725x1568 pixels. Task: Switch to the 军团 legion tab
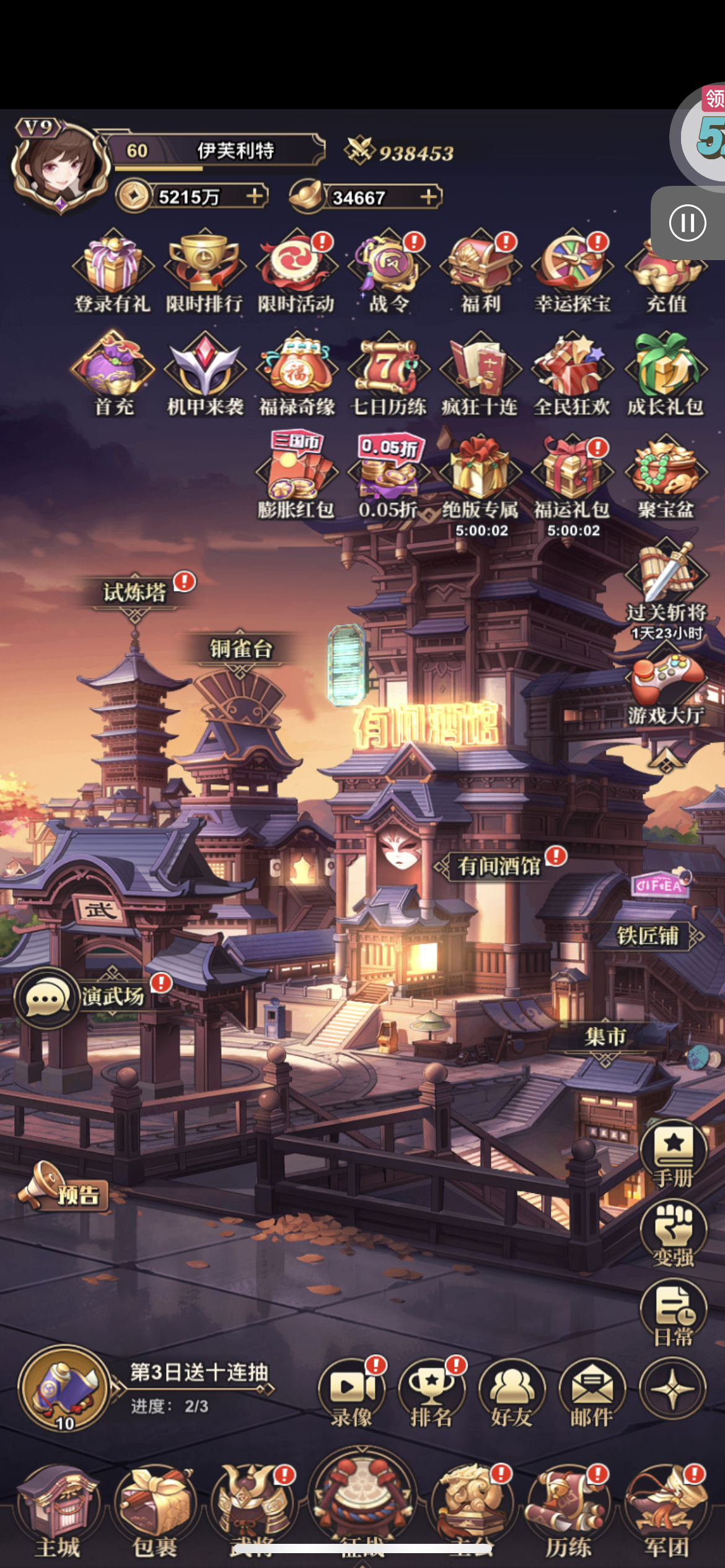[667, 1511]
